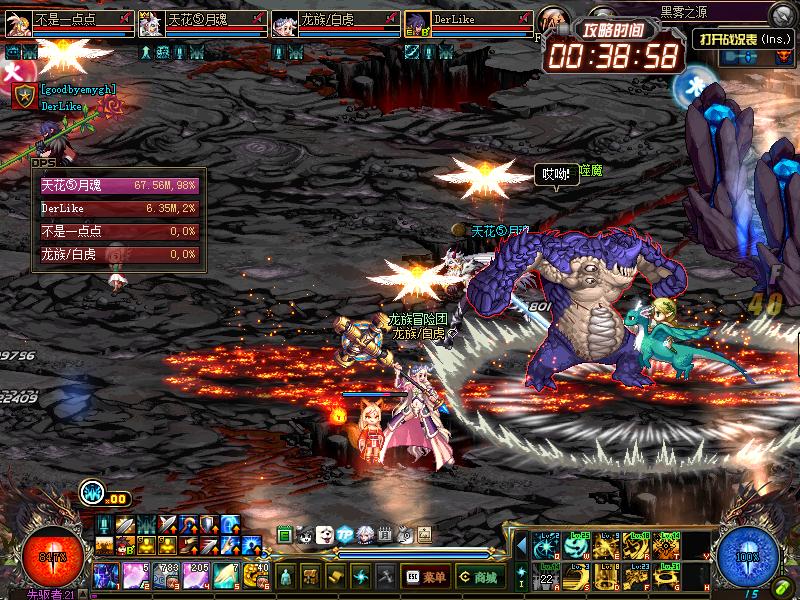This screenshot has width=800, height=600.
Task: Click the white dog face icon
Action: pyautogui.click(x=325, y=535)
